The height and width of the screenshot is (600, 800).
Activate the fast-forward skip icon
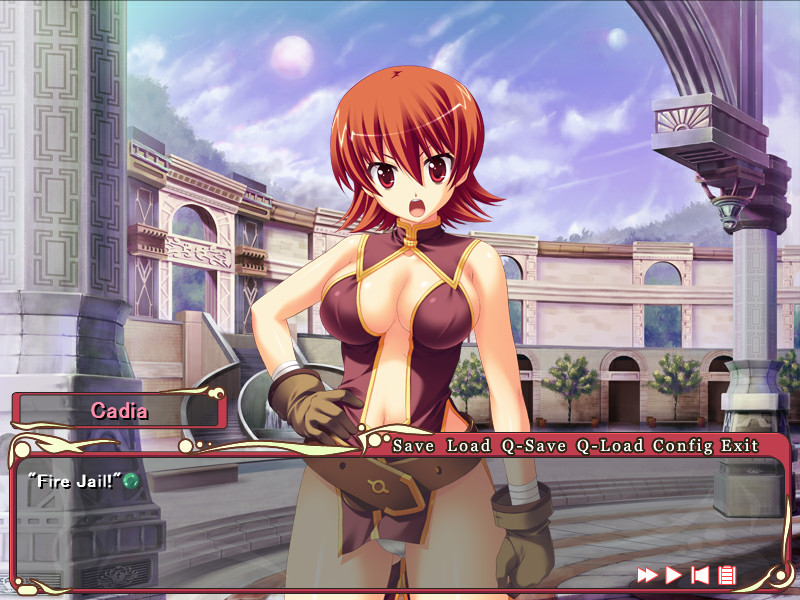[x=648, y=574]
